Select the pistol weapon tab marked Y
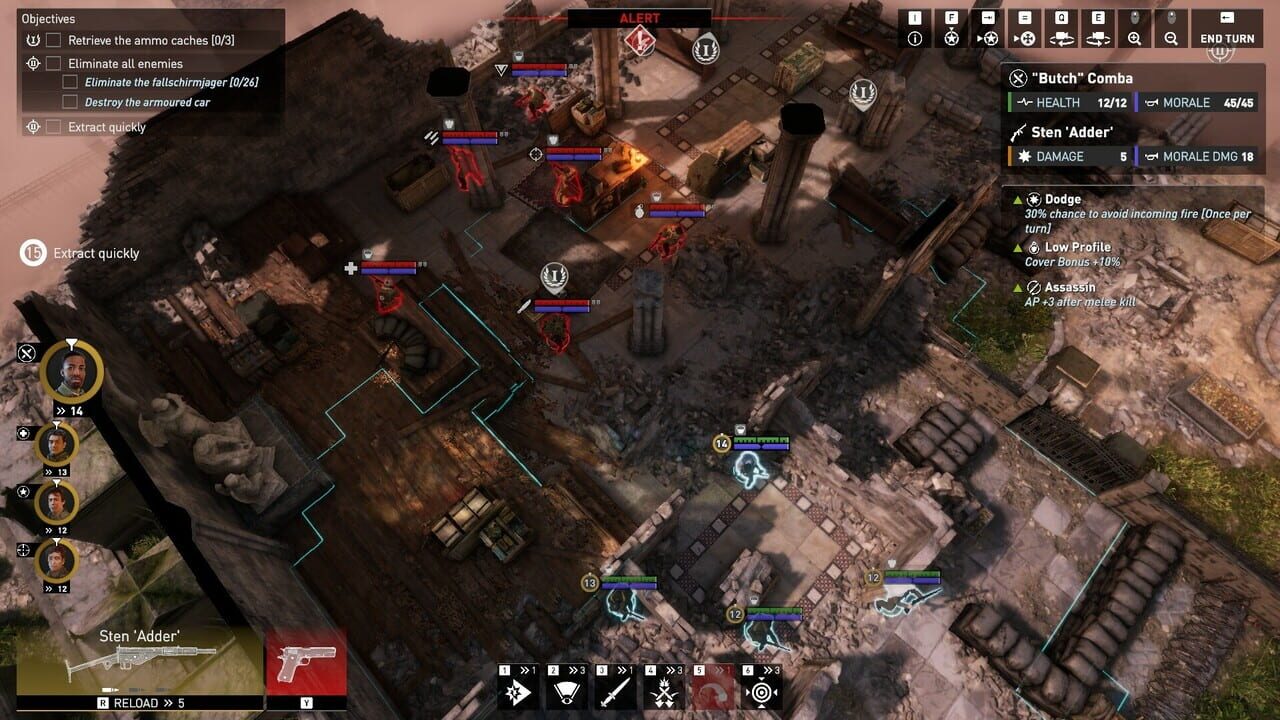Screen dimensions: 1280x720 click(x=305, y=667)
